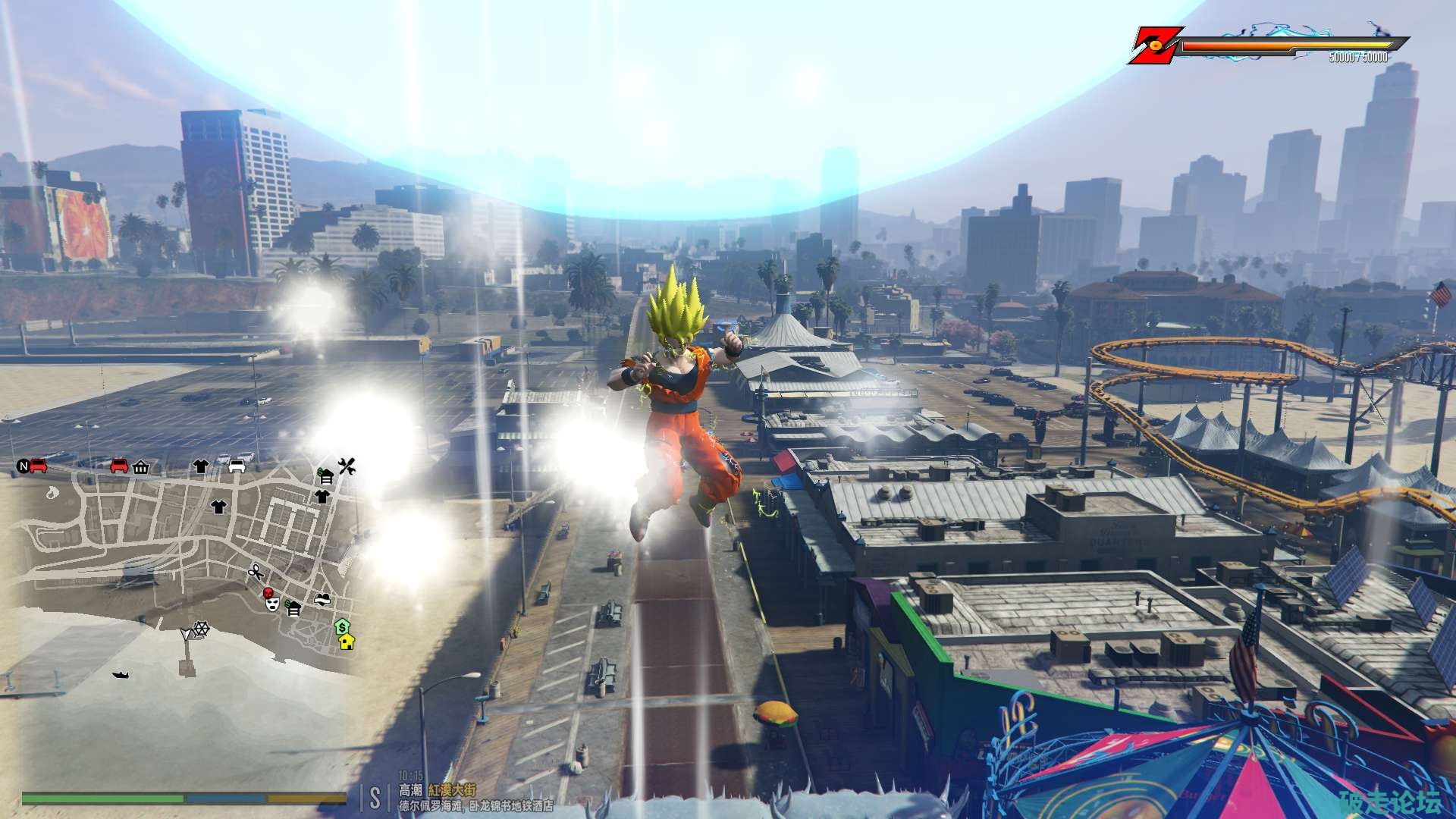Click the heart tattoo parlor marker
Viewport: 1456px width, 819px height.
[324, 599]
